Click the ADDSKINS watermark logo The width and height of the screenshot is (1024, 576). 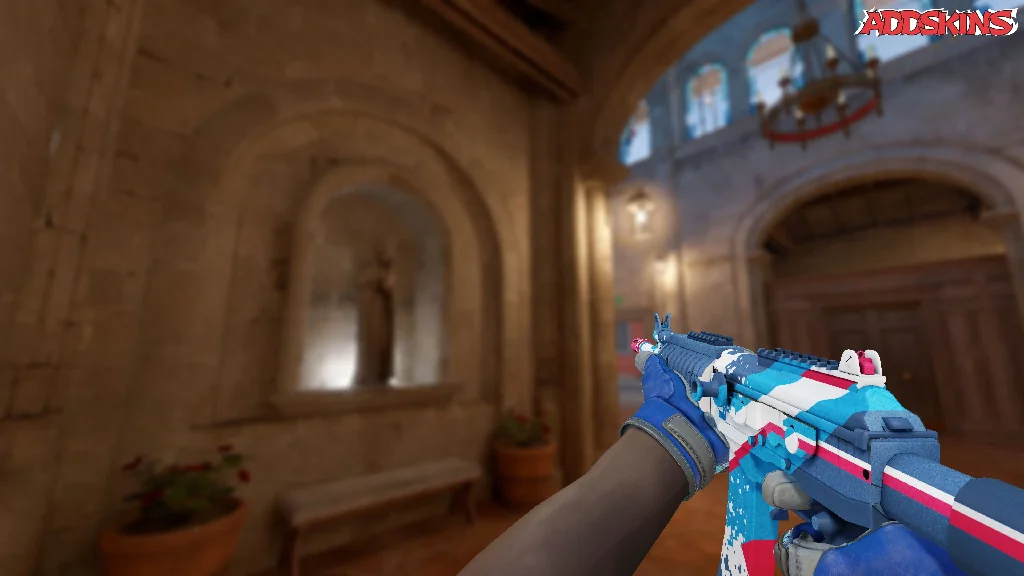(939, 22)
